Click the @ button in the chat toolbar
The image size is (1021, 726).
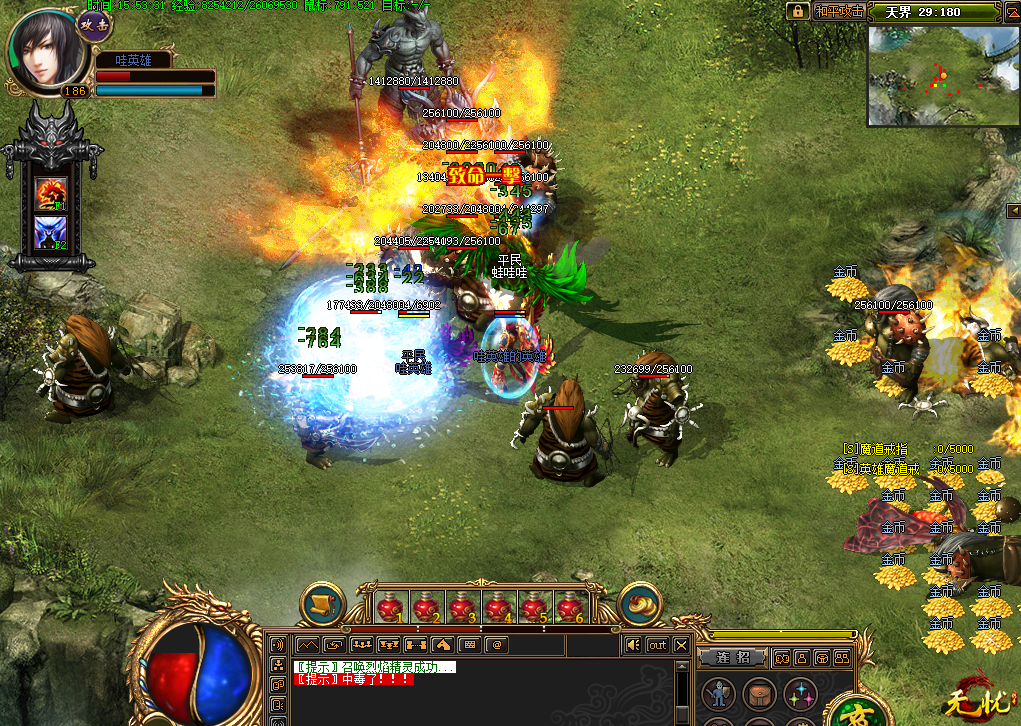(x=495, y=645)
